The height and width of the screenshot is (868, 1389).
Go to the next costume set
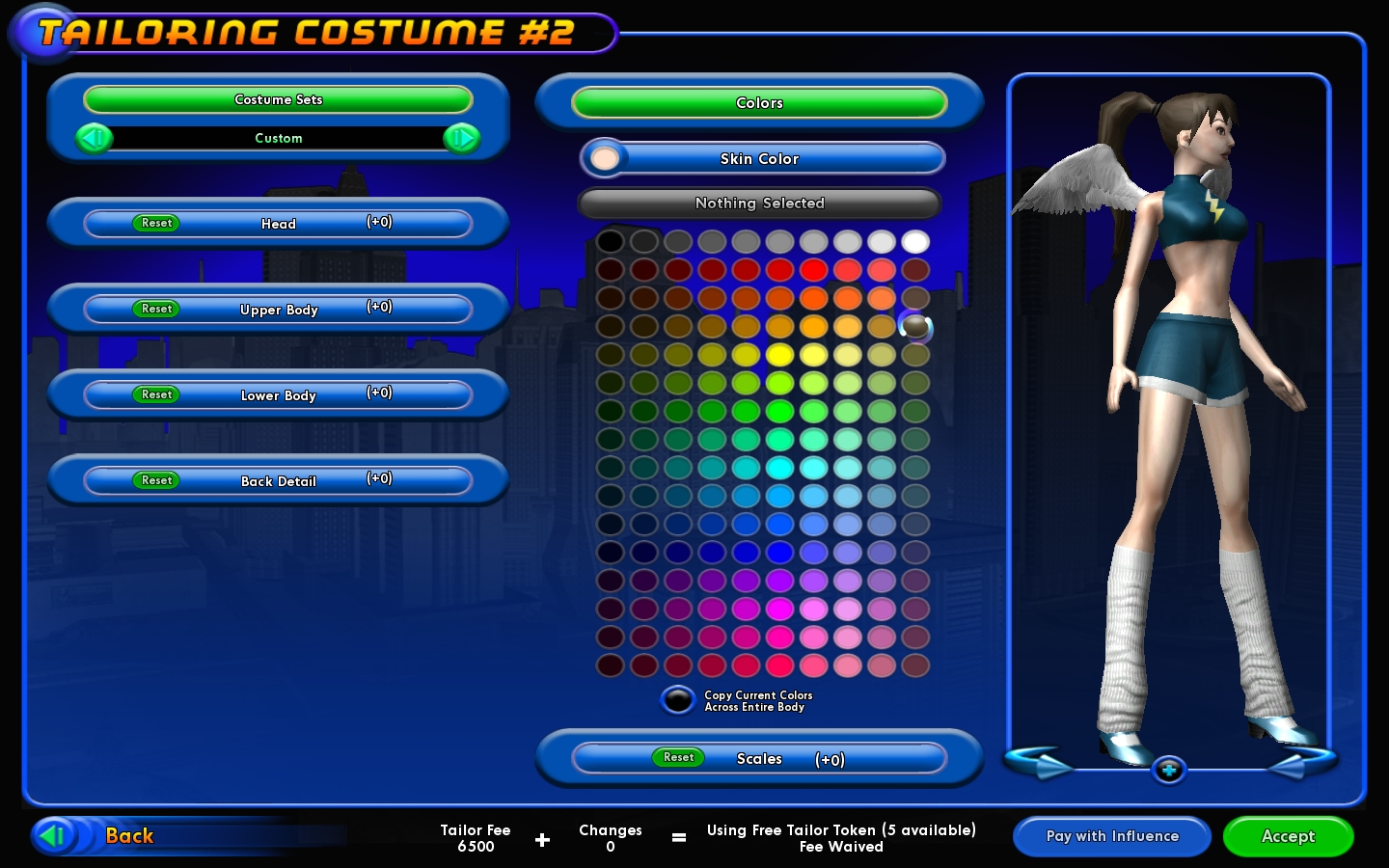click(x=461, y=139)
